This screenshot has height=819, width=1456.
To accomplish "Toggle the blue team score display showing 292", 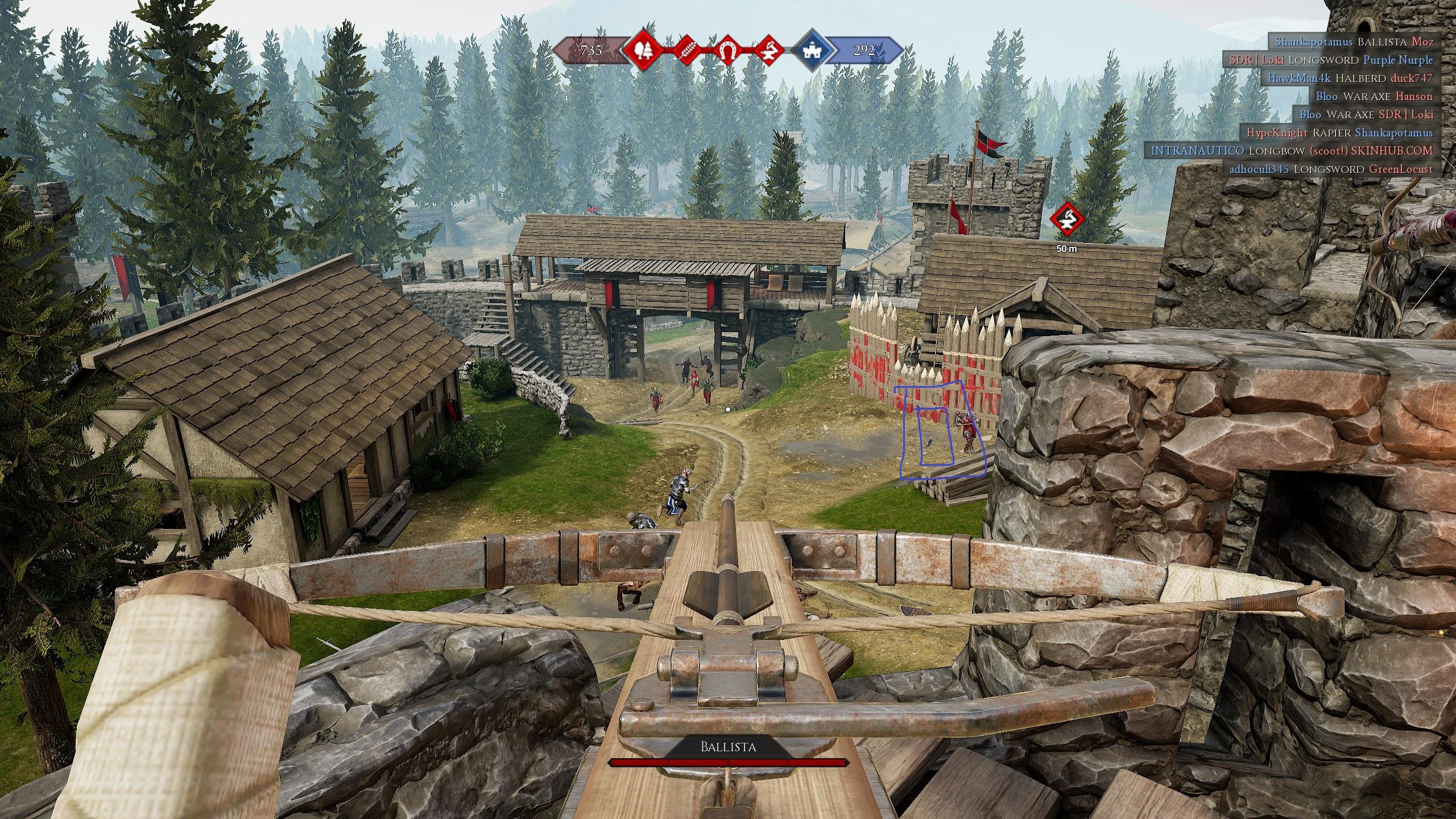I will coord(864,51).
